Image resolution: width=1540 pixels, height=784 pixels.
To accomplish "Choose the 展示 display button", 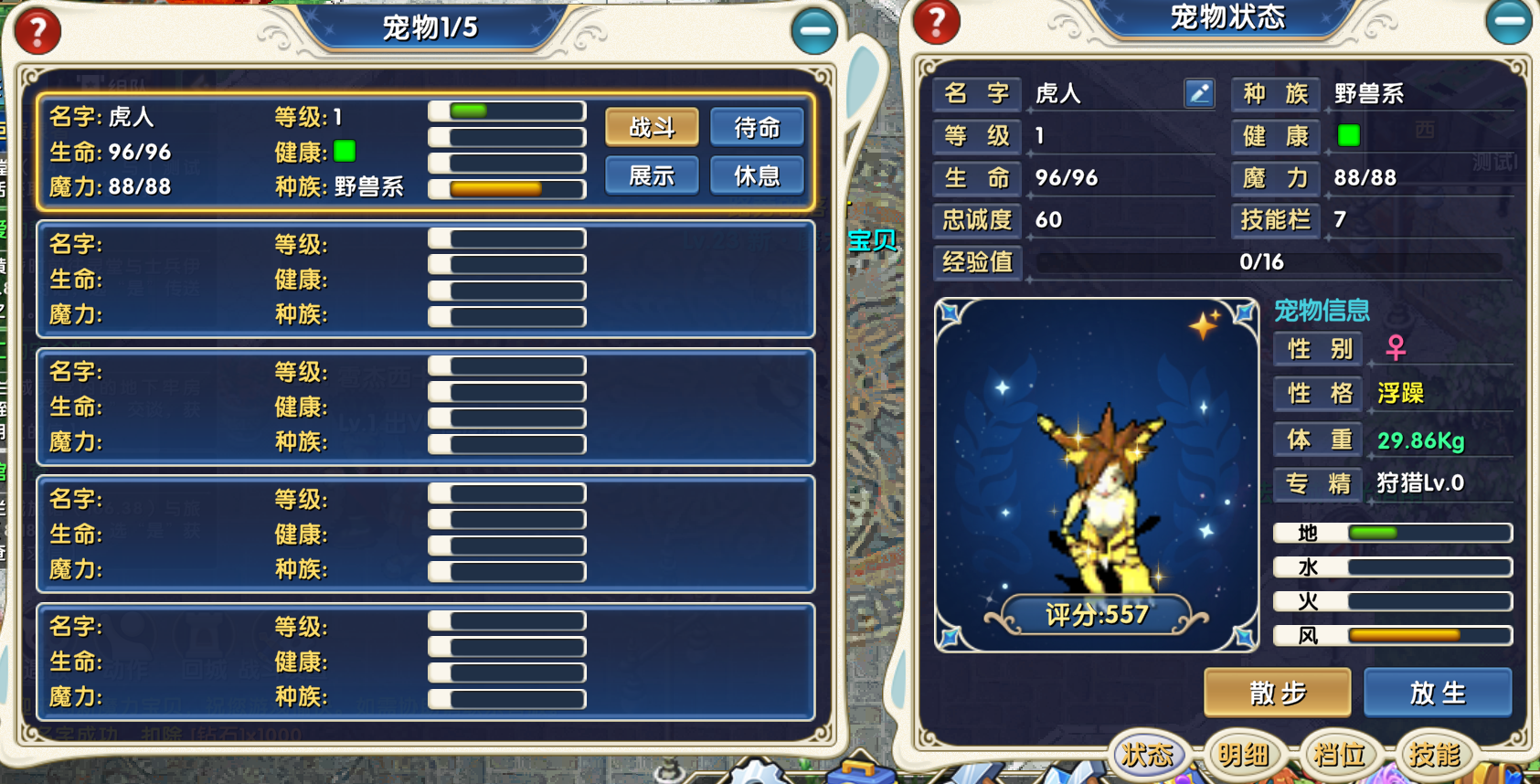I will pyautogui.click(x=652, y=175).
